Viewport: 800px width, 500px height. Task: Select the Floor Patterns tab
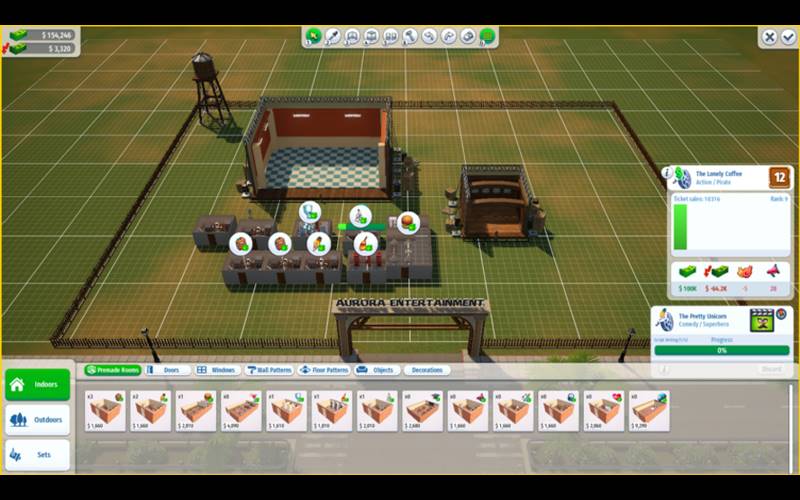pyautogui.click(x=324, y=370)
